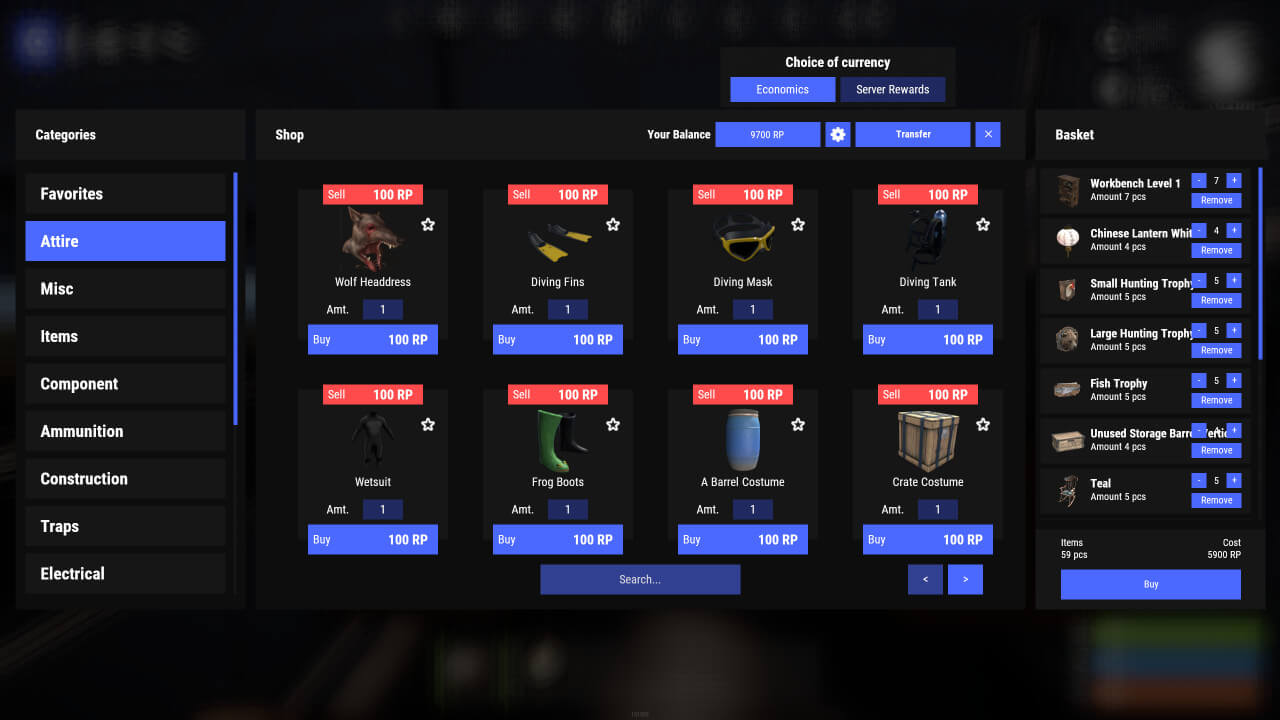Image resolution: width=1280 pixels, height=720 pixels.
Task: Star the Crate Costume item
Action: coord(983,425)
